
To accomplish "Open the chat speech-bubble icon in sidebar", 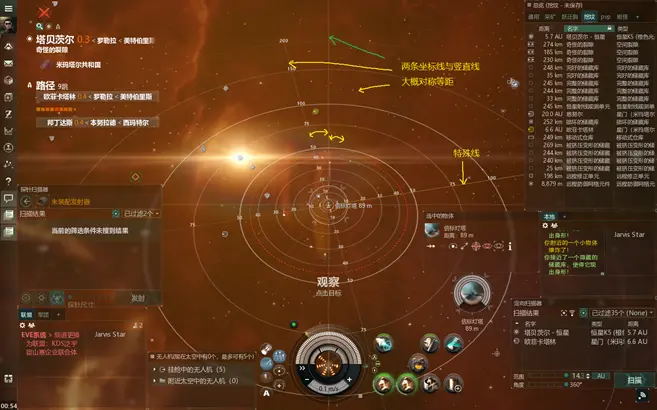I will [x=8, y=199].
